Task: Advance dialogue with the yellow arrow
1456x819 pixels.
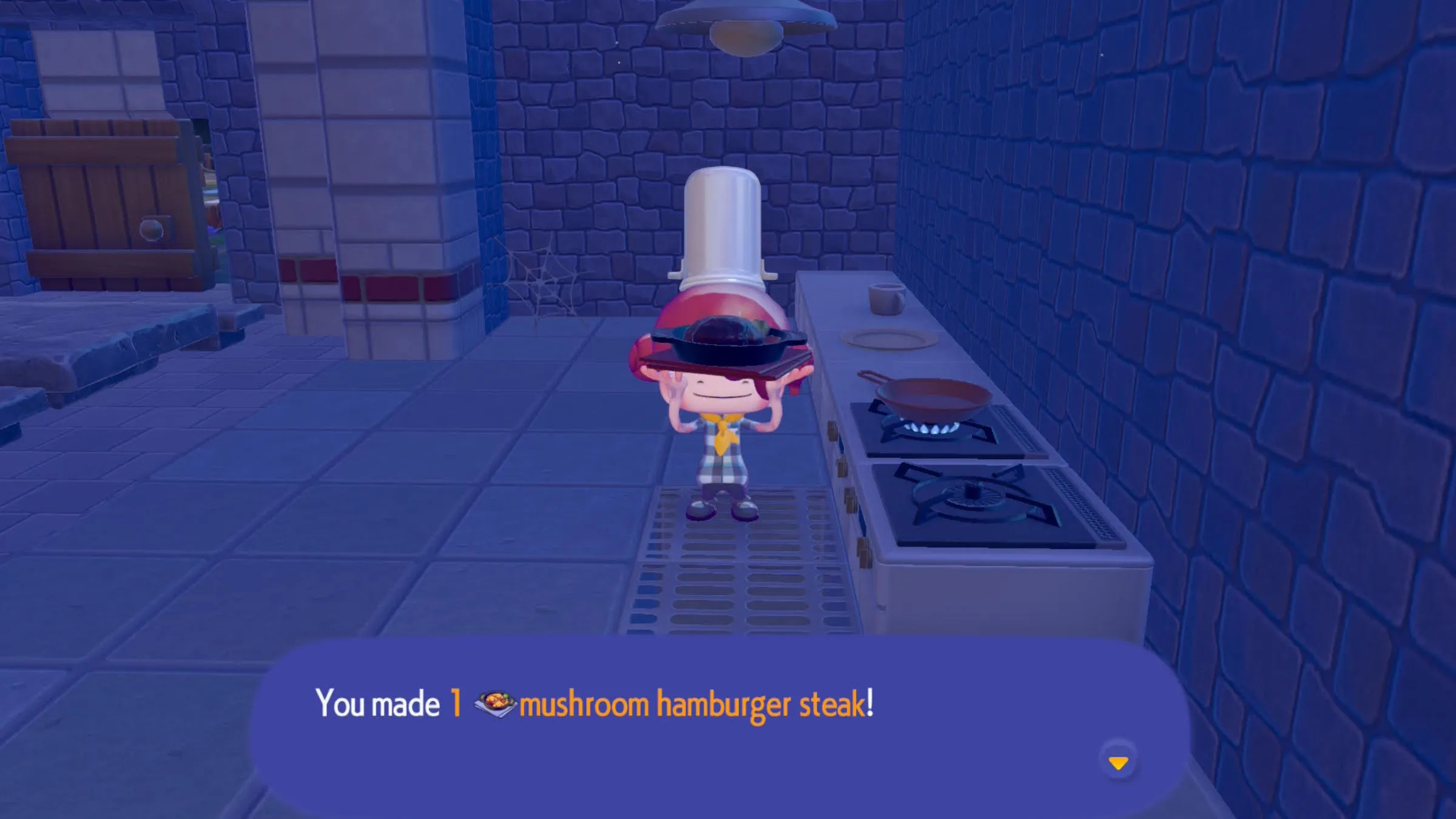Action: (x=1118, y=763)
